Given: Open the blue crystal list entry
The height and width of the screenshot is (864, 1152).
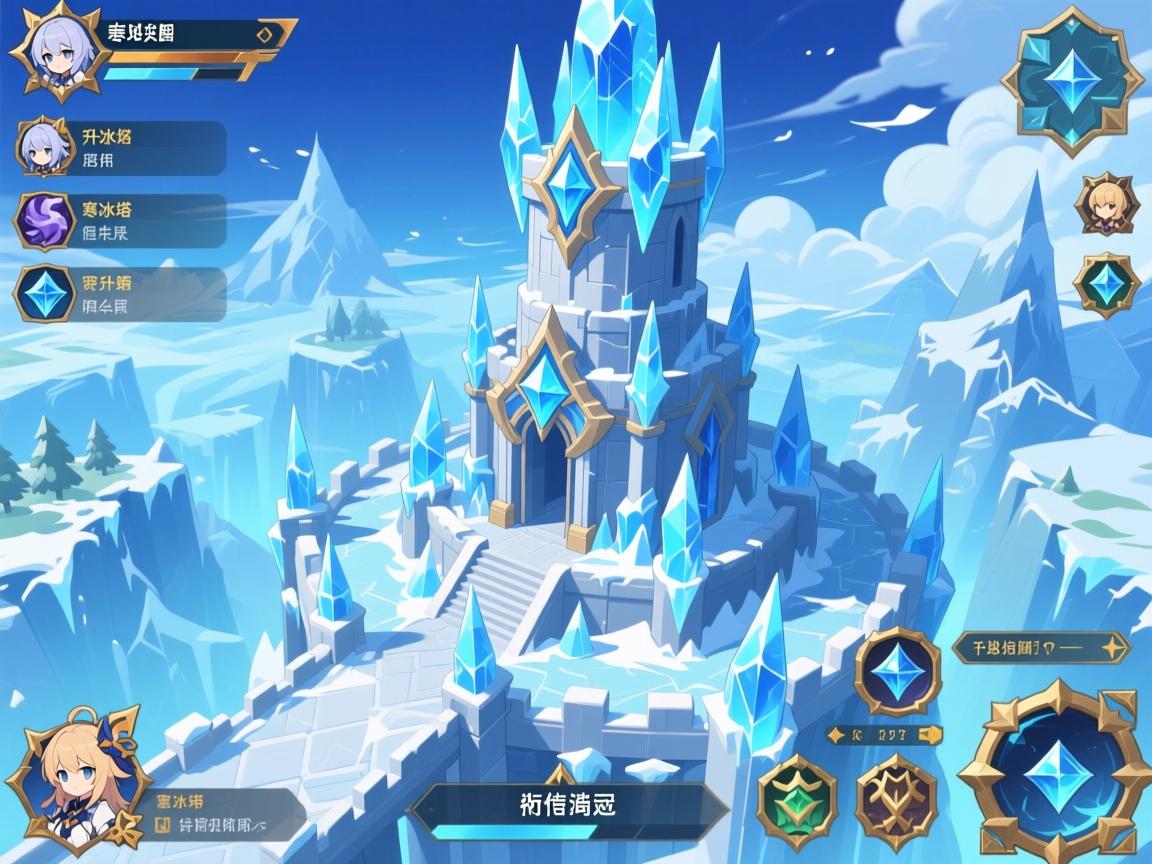Looking at the screenshot, I should click(x=122, y=294).
